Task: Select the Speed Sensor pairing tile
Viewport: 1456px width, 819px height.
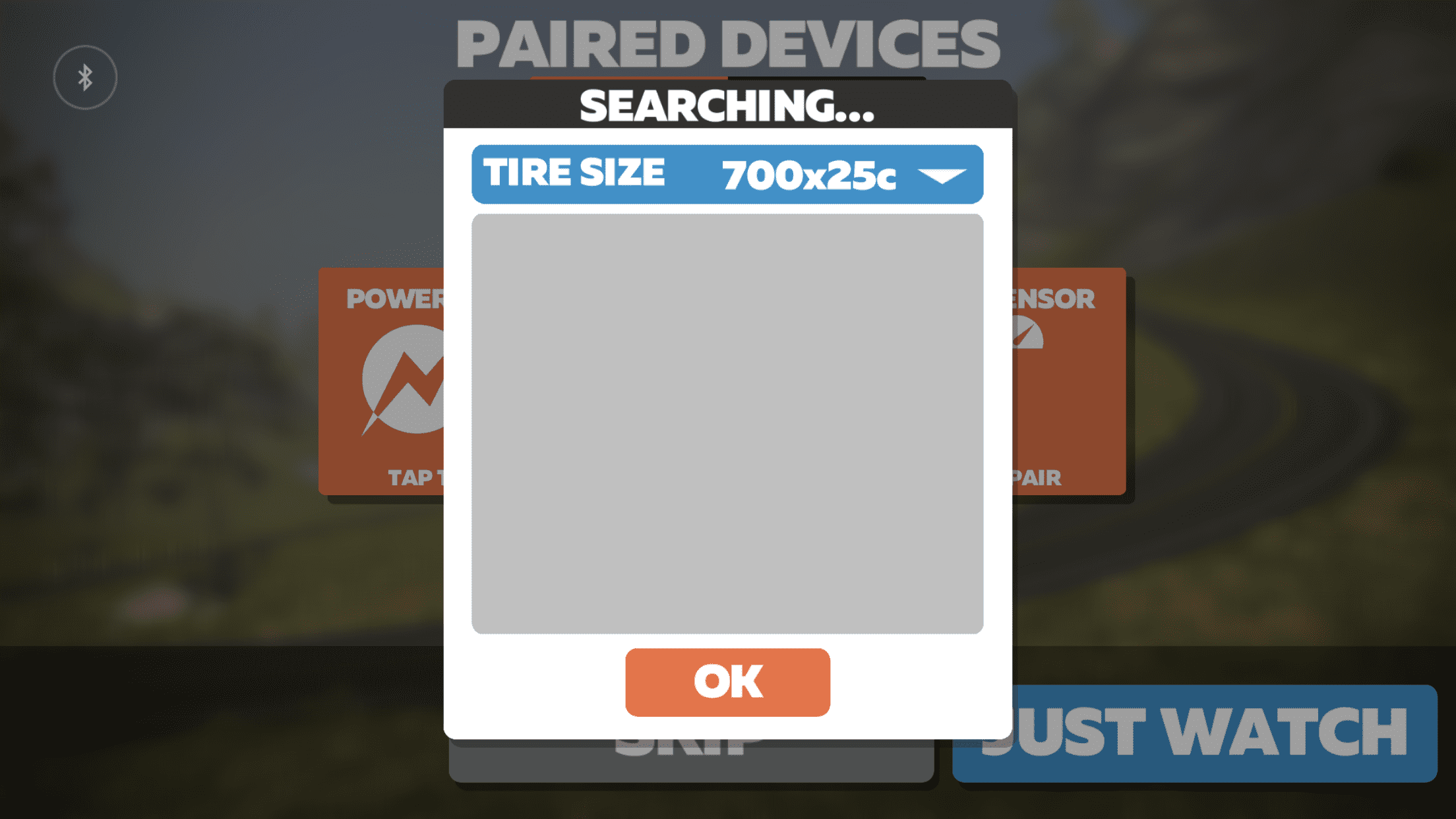Action: tap(1068, 381)
